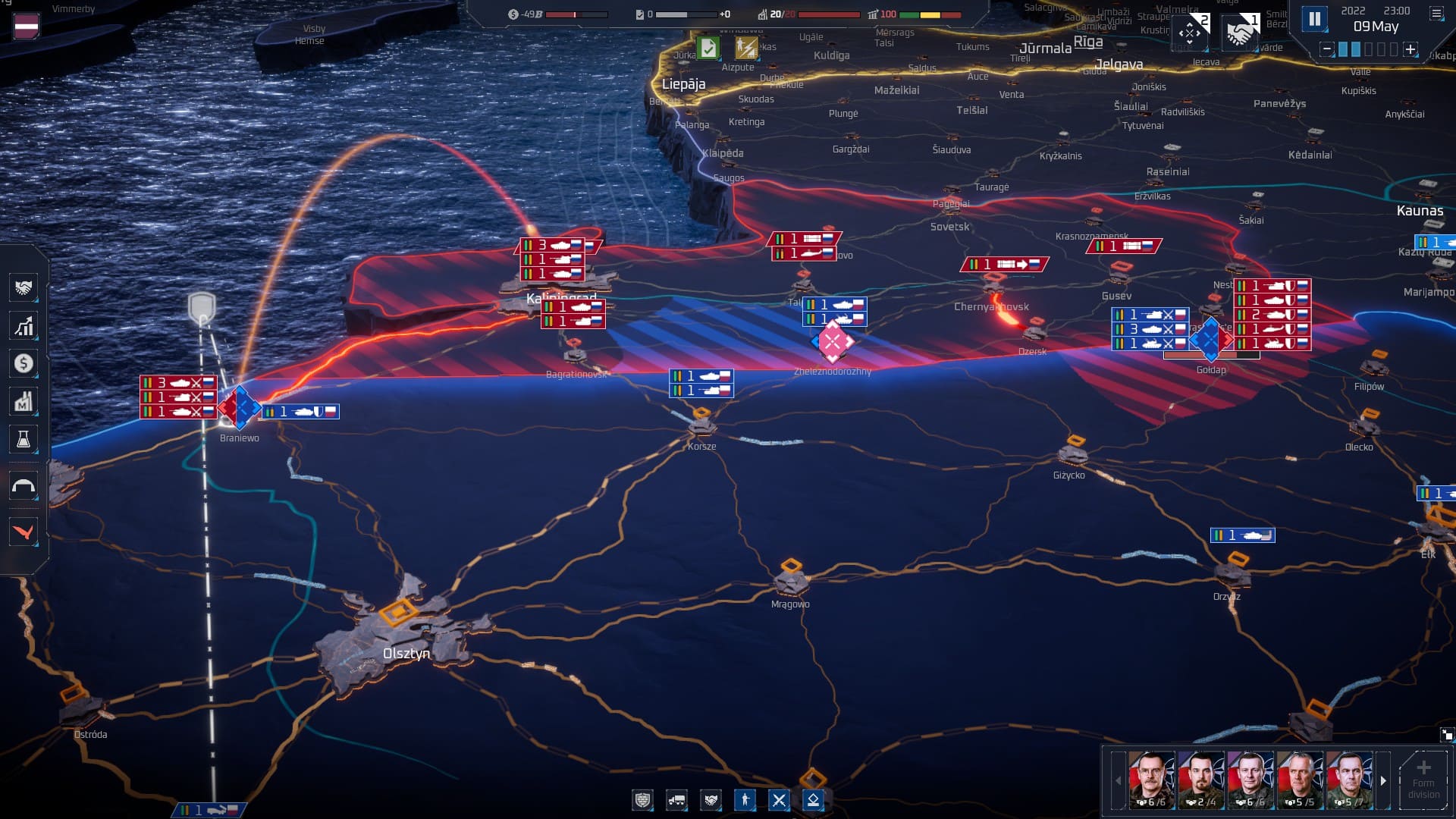The height and width of the screenshot is (819, 1456).
Task: Open the arch-shaped sidebar panel
Action: [24, 487]
